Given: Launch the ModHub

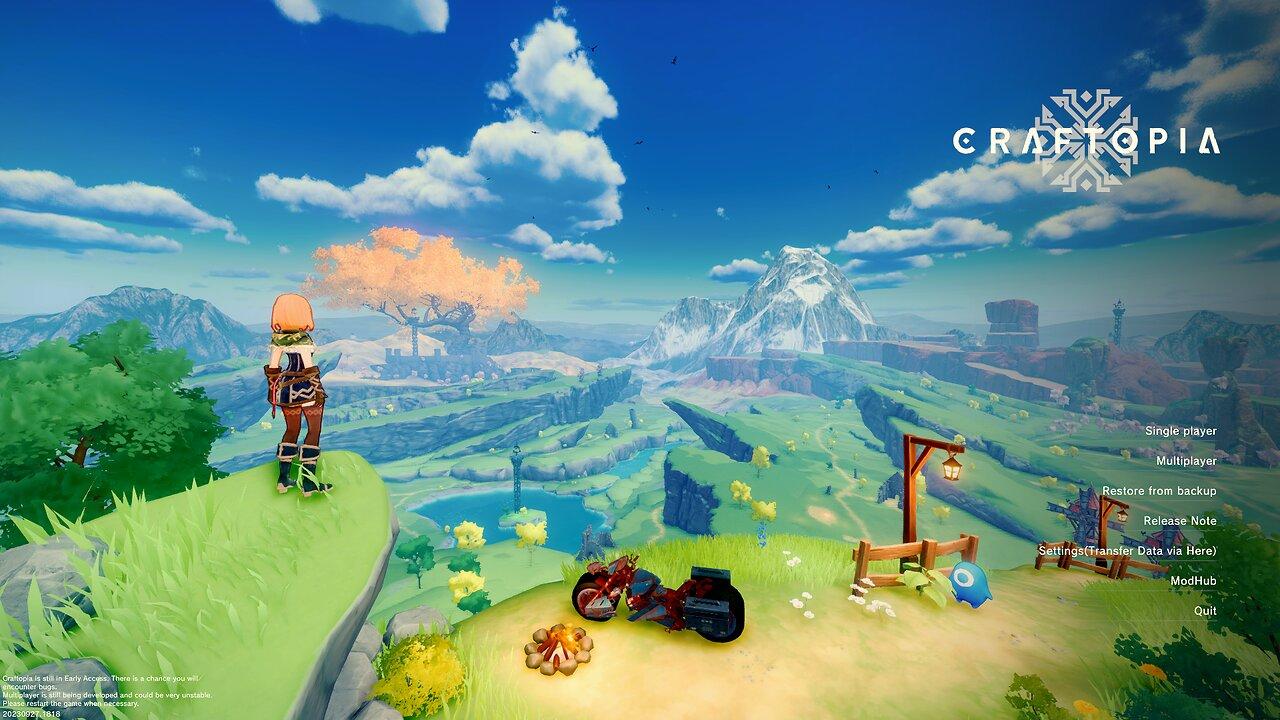Looking at the screenshot, I should (1193, 581).
